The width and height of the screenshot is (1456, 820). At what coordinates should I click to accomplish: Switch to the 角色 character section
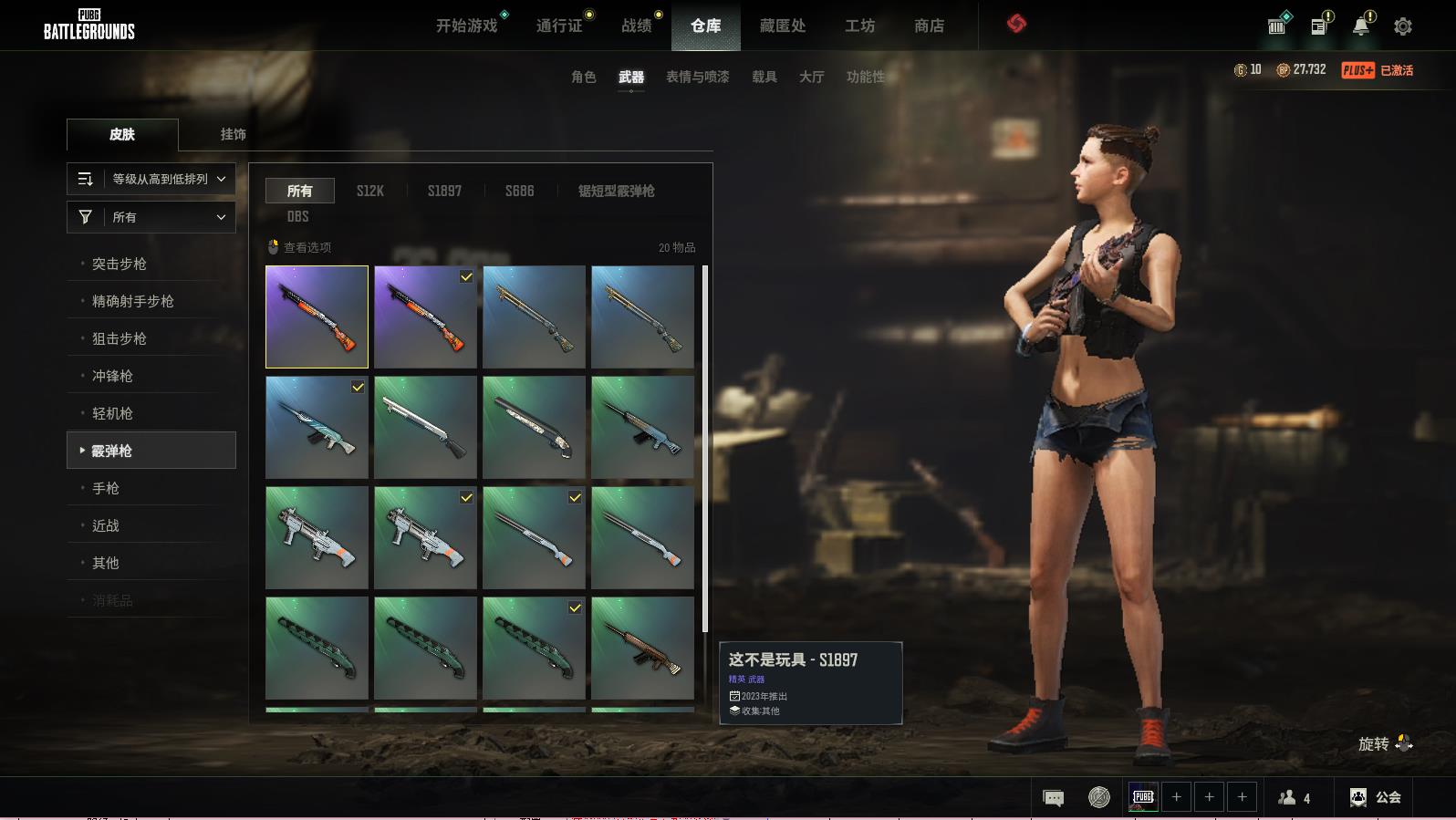click(x=583, y=78)
